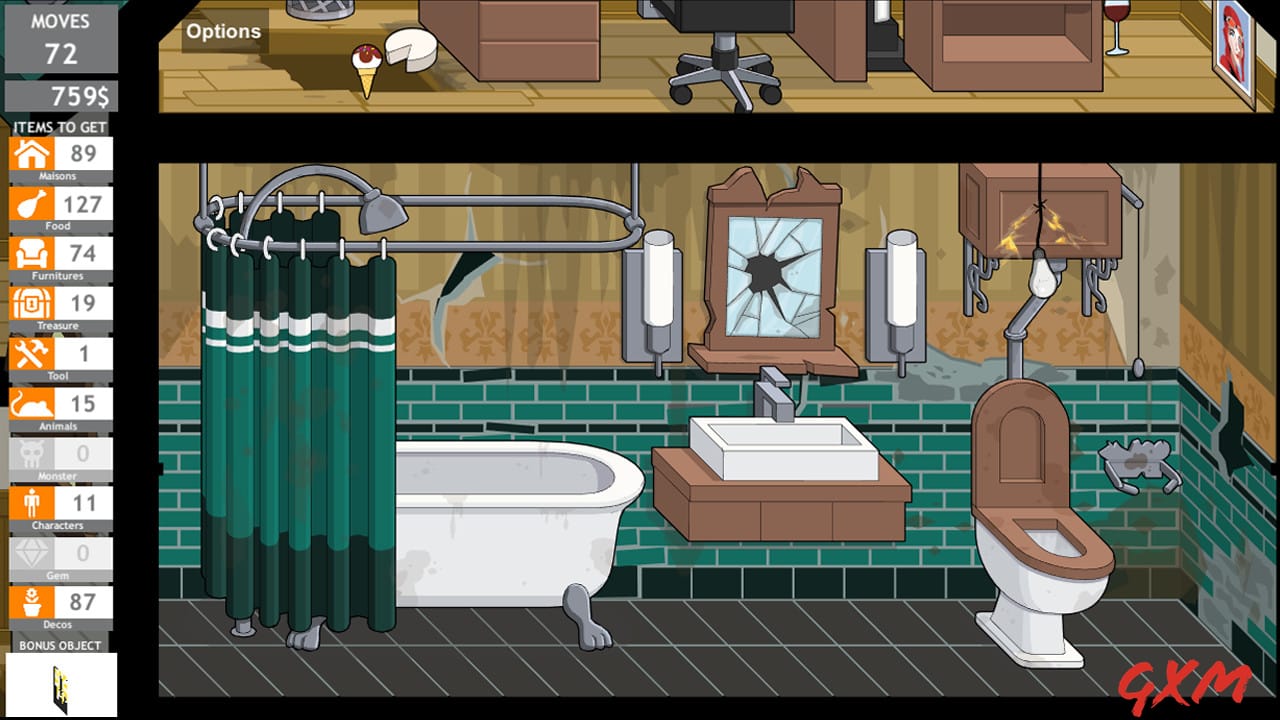1280x720 pixels.
Task: Select the Monster skull category icon
Action: (x=32, y=454)
